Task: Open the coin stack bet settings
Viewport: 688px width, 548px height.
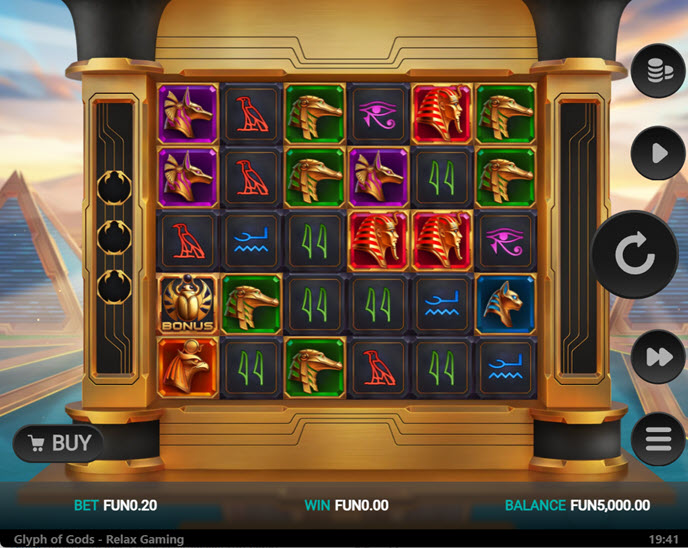Action: pos(658,69)
